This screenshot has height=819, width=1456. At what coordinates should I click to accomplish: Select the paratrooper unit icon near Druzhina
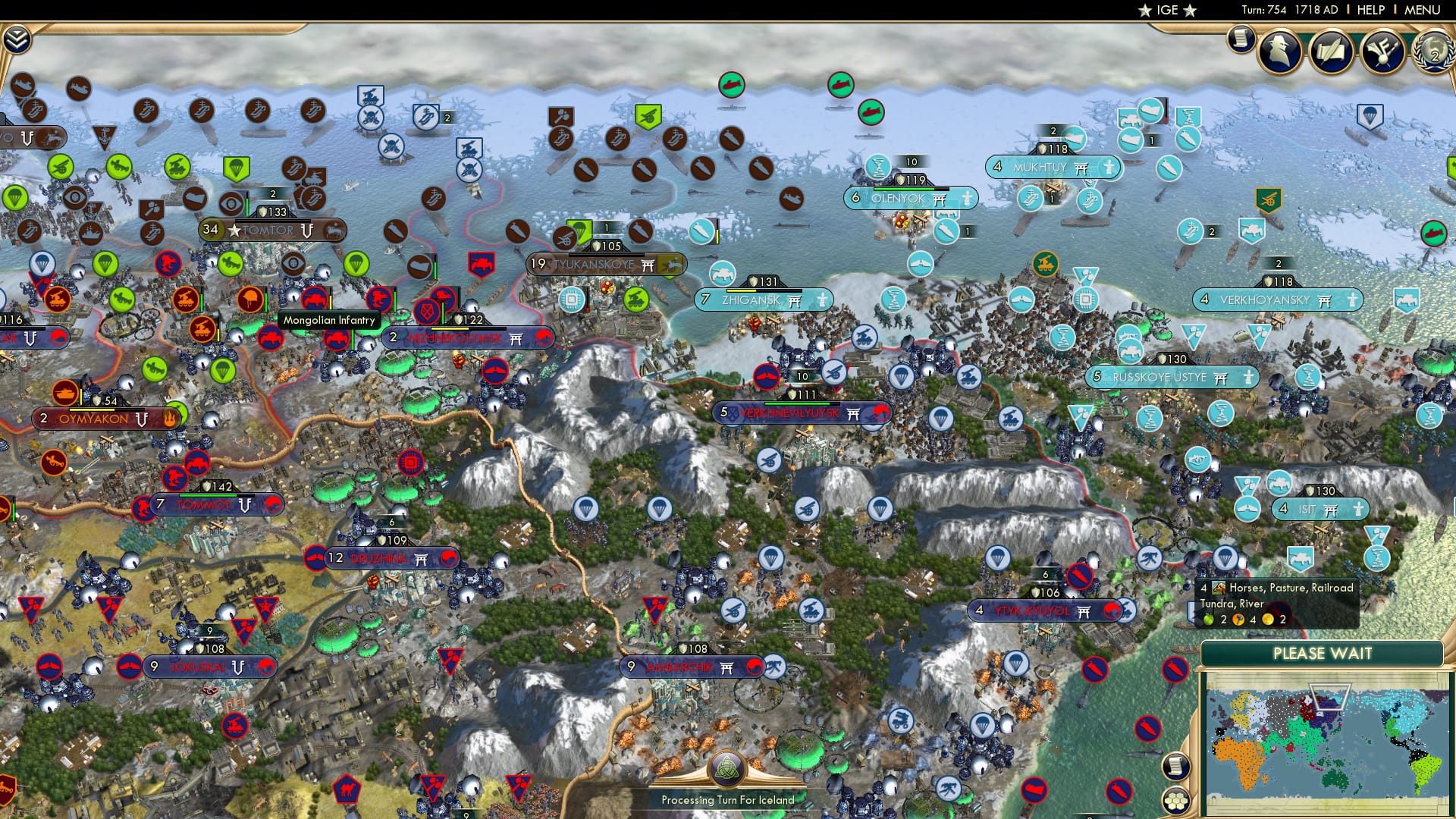pos(585,507)
